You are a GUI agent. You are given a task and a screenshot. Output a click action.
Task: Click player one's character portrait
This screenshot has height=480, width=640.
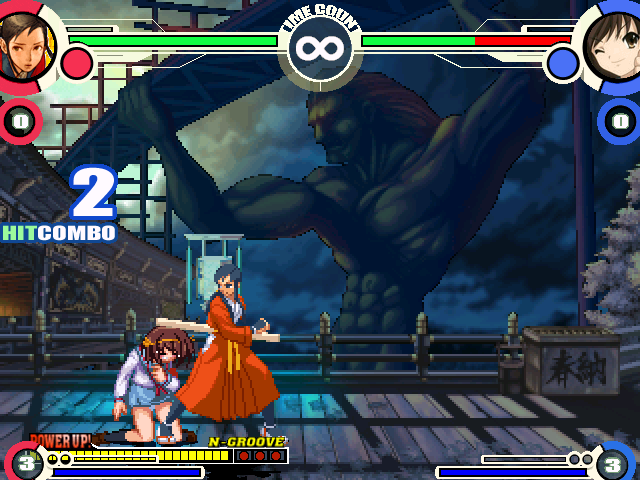[x=24, y=44]
